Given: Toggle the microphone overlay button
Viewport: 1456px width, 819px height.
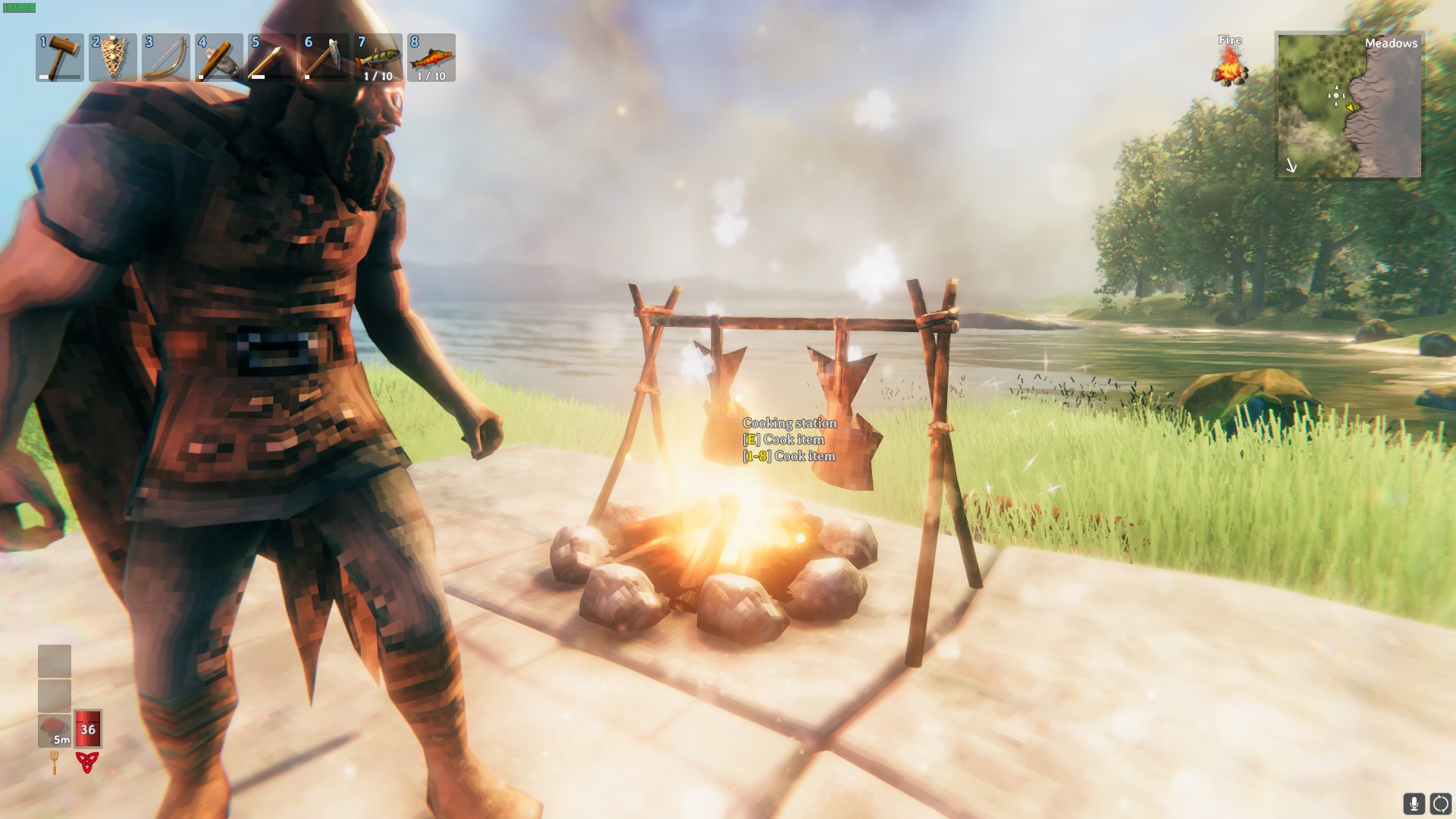Looking at the screenshot, I should point(1414,803).
